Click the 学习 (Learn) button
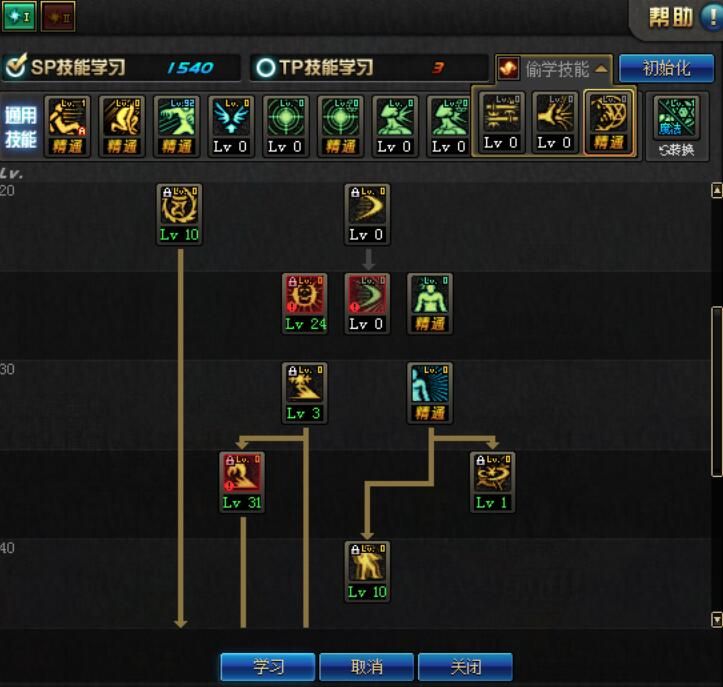The image size is (723, 687). point(267,667)
